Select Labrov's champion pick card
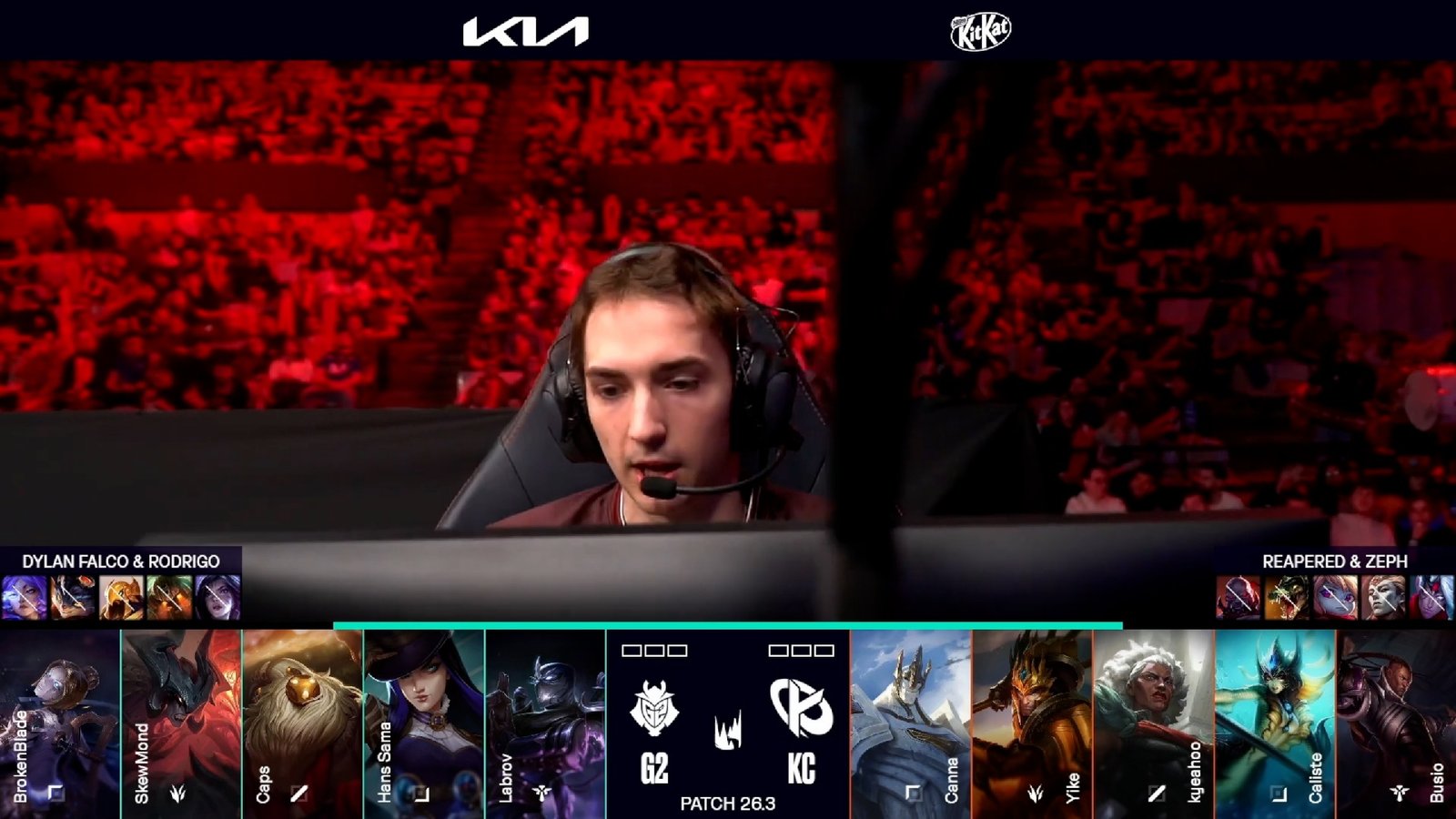 [545, 723]
